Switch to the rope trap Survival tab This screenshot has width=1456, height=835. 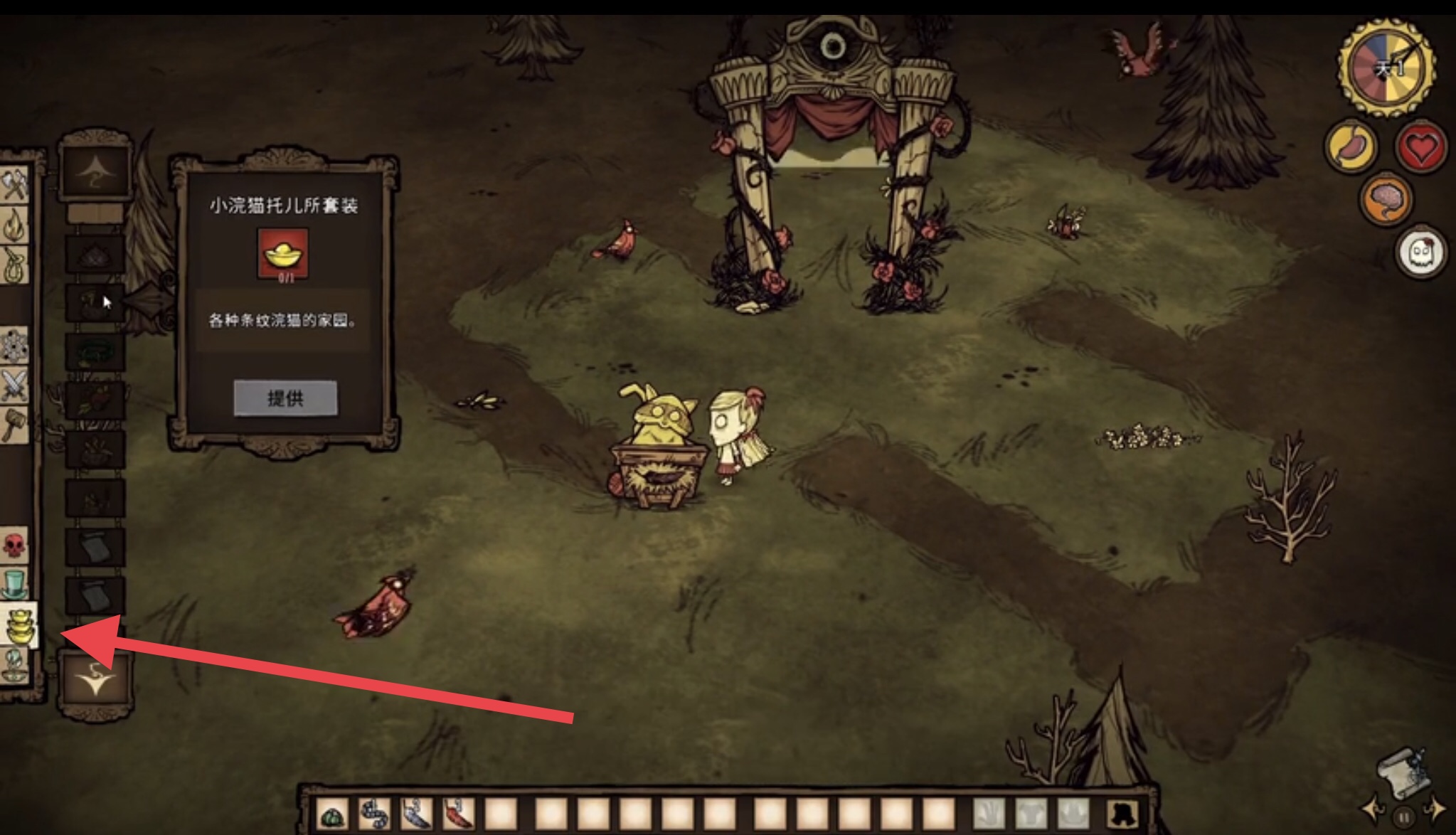14,265
